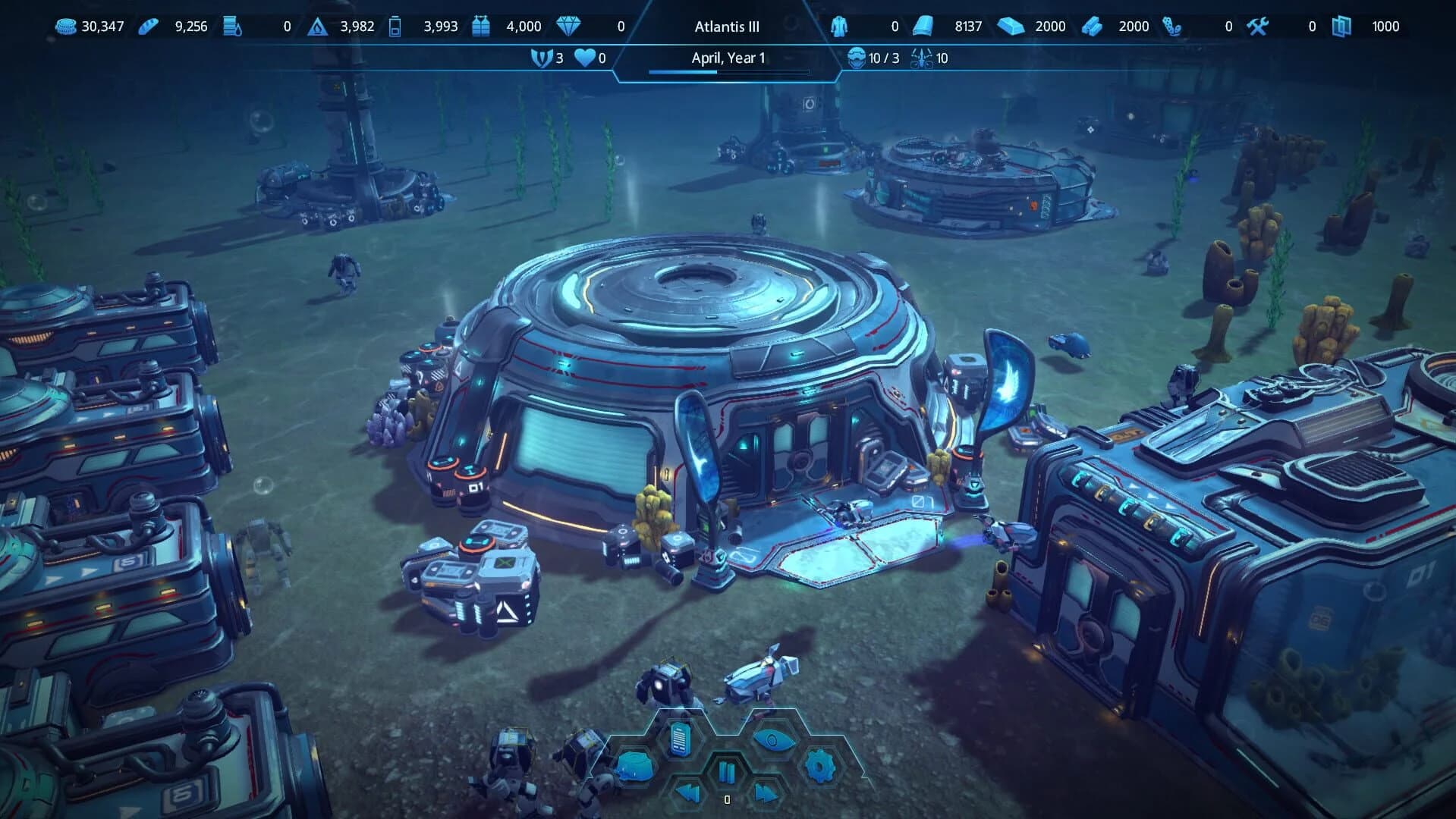The width and height of the screenshot is (1456, 819).
Task: Click the Atlantis III city name
Action: [x=726, y=26]
